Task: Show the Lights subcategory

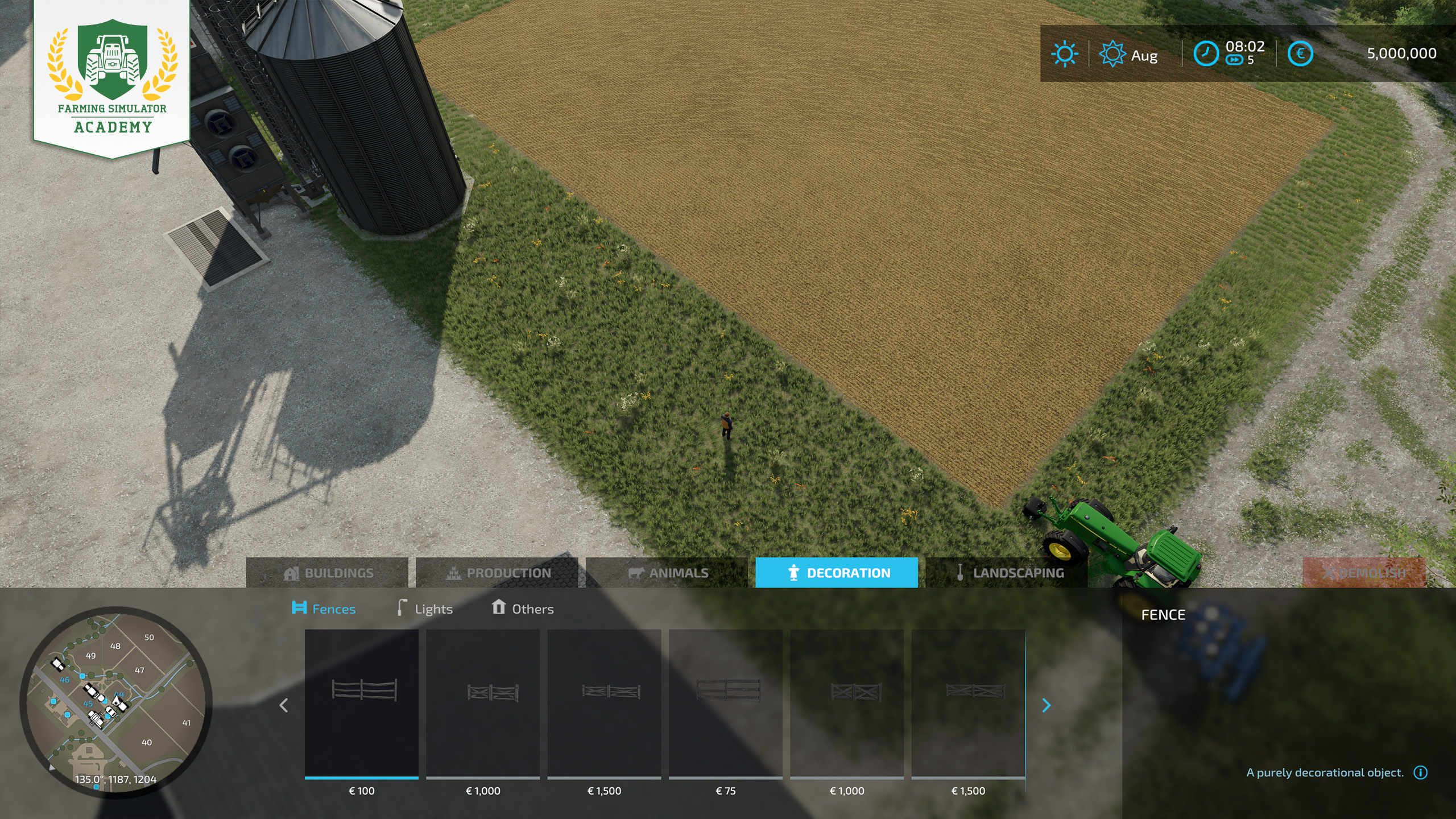Action: [425, 609]
